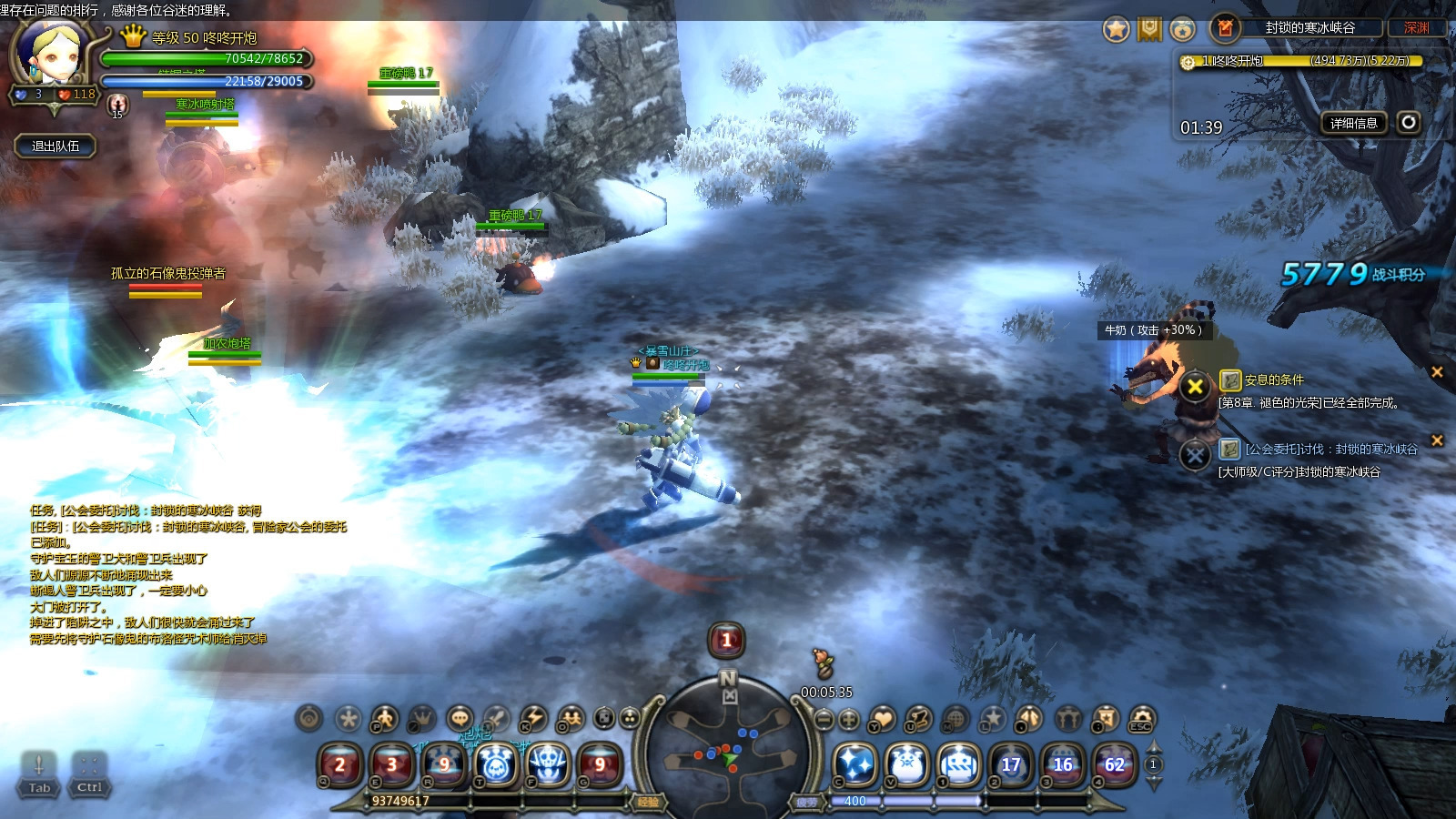Zoom out the minimap with minus button
This screenshot has width=1456, height=819.
824,720
